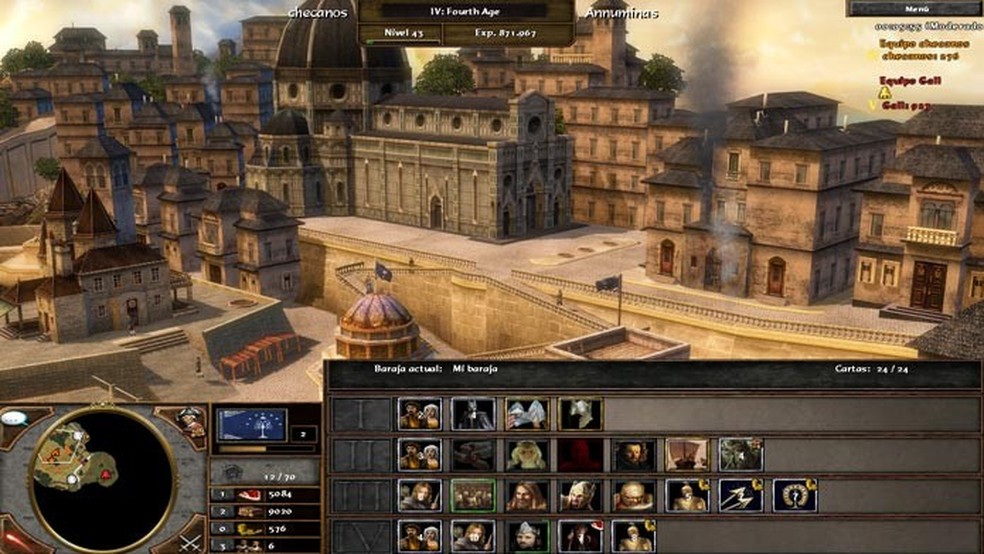Image resolution: width=984 pixels, height=554 pixels.
Task: Pick the blonde-haired character card
Action: [526, 455]
